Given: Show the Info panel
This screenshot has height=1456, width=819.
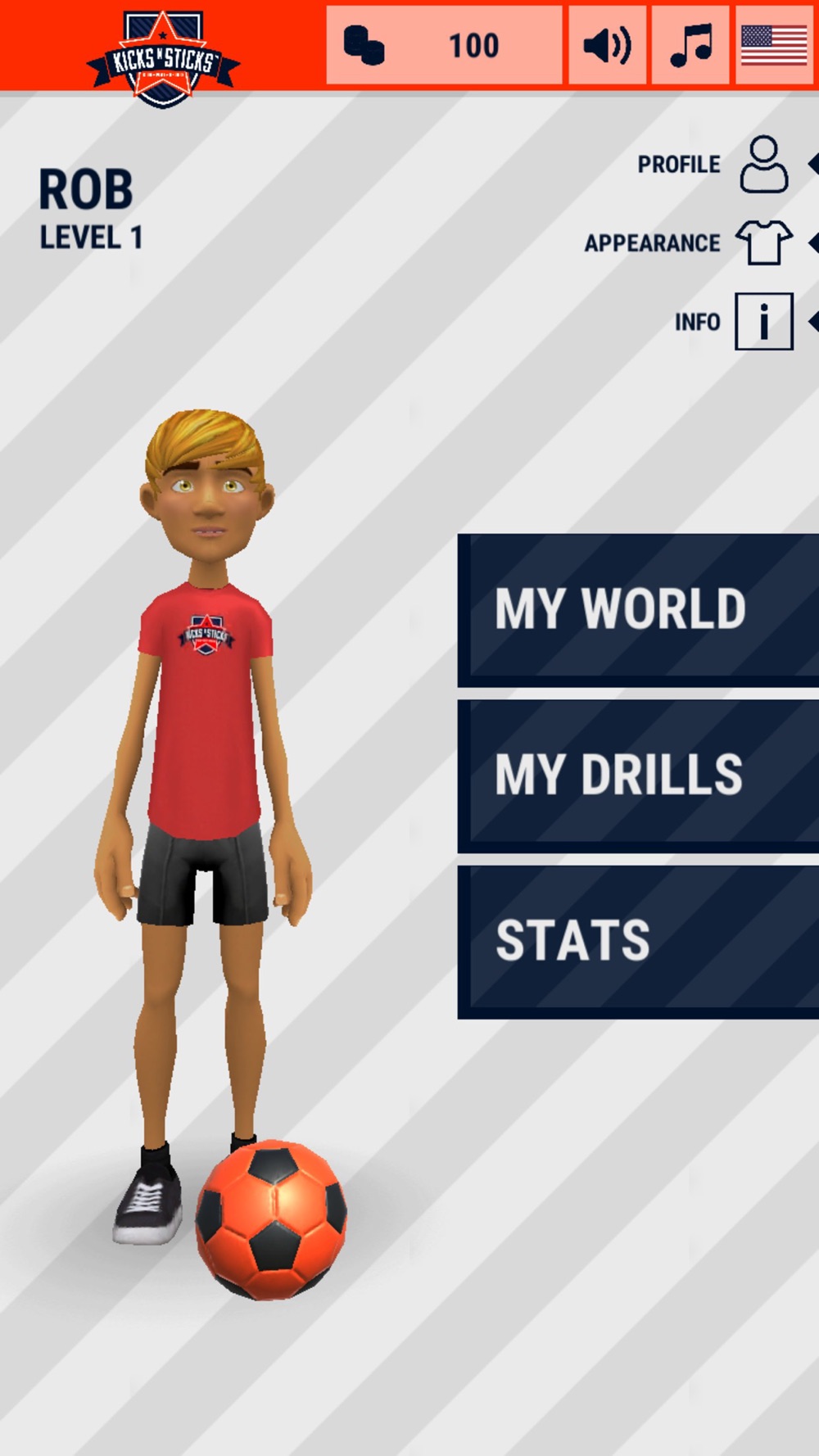Looking at the screenshot, I should 763,321.
